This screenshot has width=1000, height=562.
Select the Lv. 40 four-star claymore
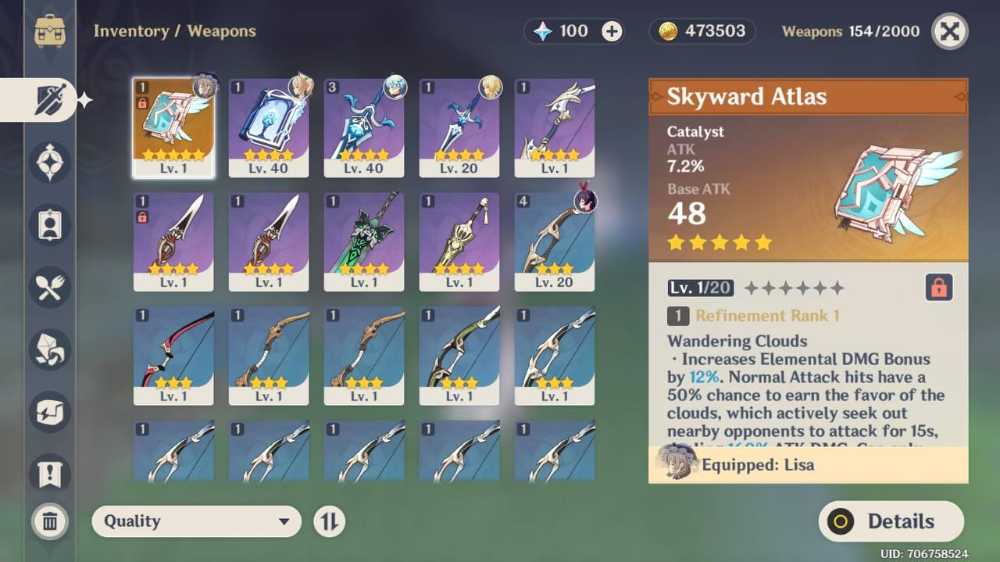click(x=364, y=127)
